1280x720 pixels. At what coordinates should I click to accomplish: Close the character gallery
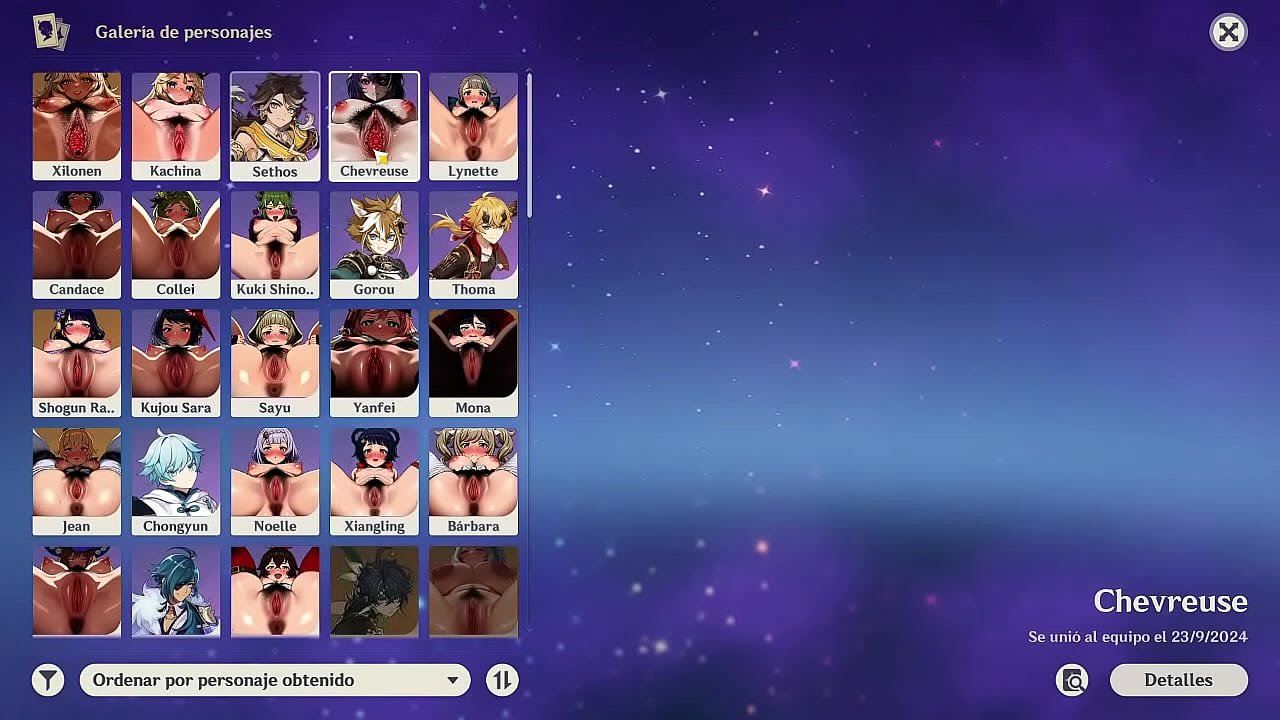1228,32
